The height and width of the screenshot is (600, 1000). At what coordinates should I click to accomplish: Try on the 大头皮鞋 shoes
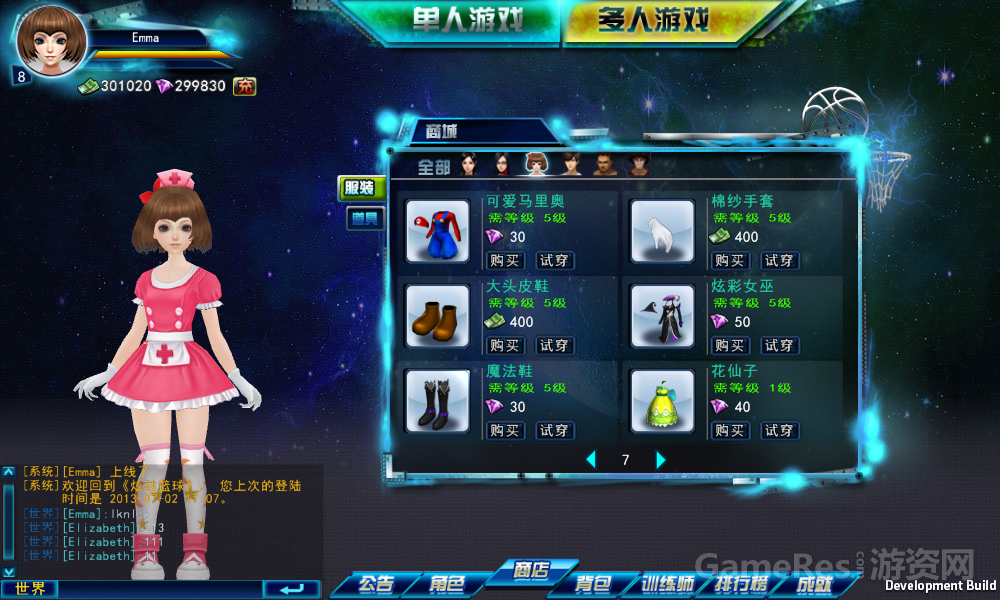pyautogui.click(x=554, y=345)
